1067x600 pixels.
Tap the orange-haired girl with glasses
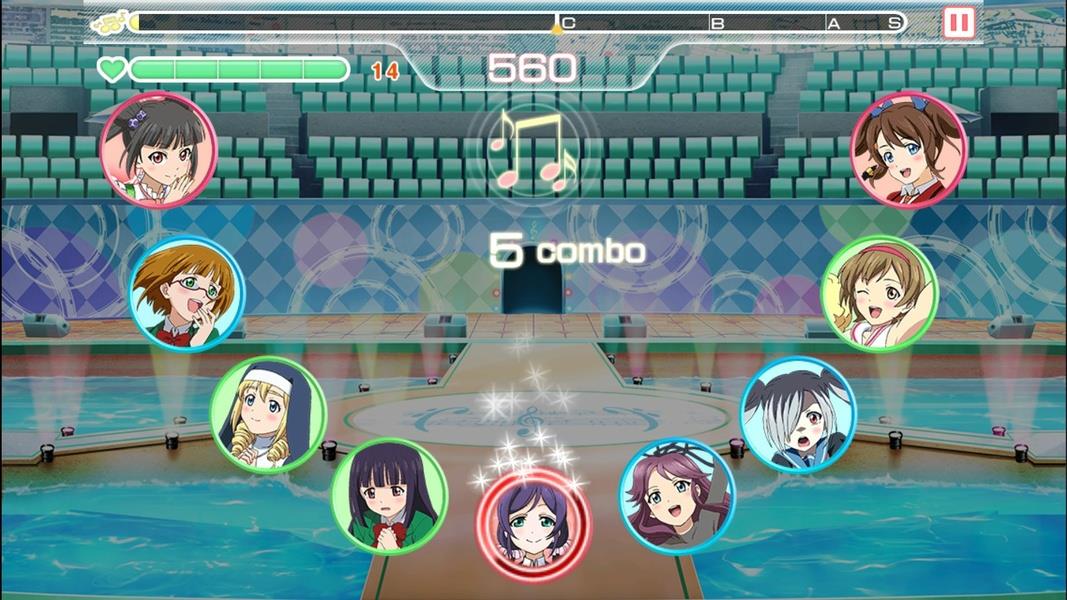pyautogui.click(x=187, y=293)
